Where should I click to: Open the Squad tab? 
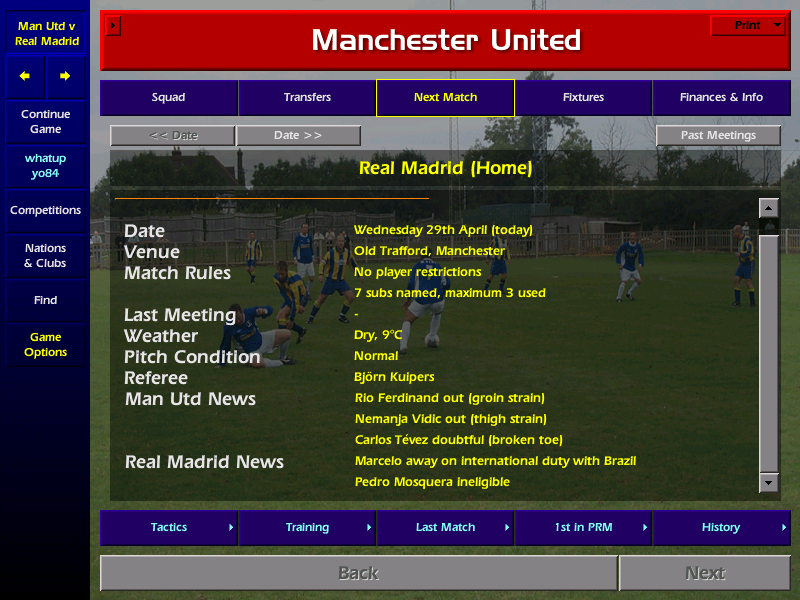pos(168,98)
